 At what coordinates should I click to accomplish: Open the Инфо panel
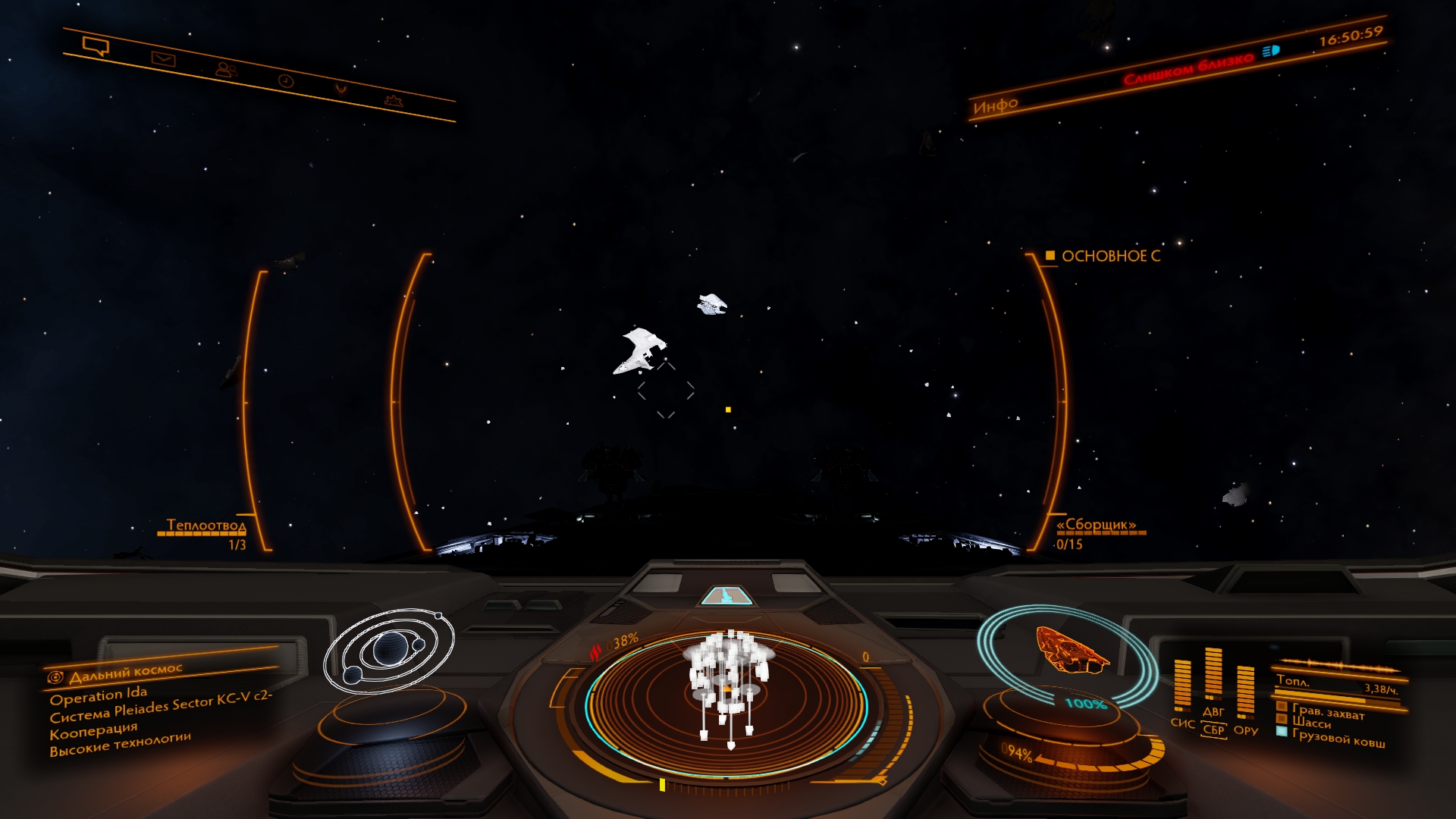click(x=995, y=106)
